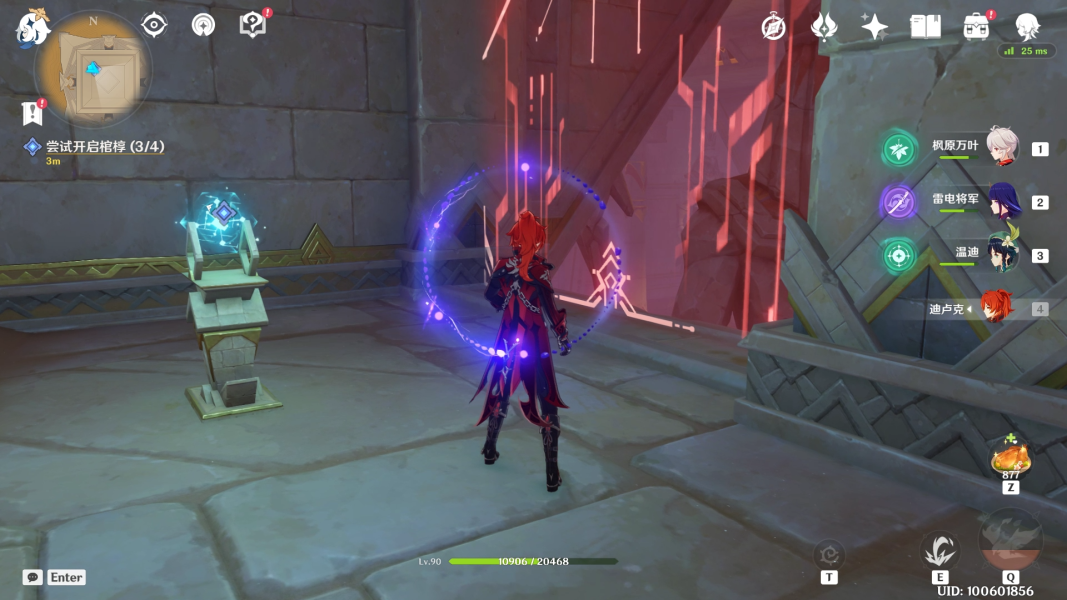Activate the eye-shaped elemental sight icon
The height and width of the screenshot is (600, 1067).
[x=154, y=24]
